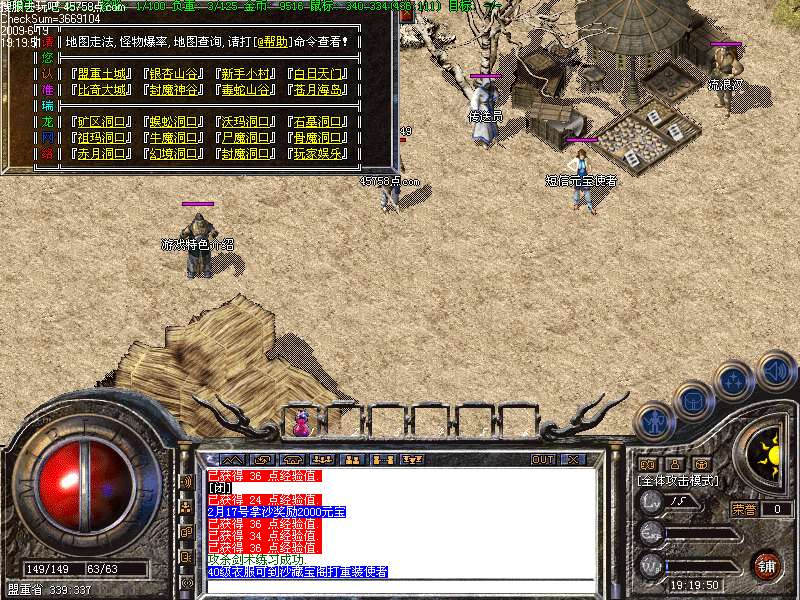Choose the 银杏山谷 destination link

[x=172, y=74]
